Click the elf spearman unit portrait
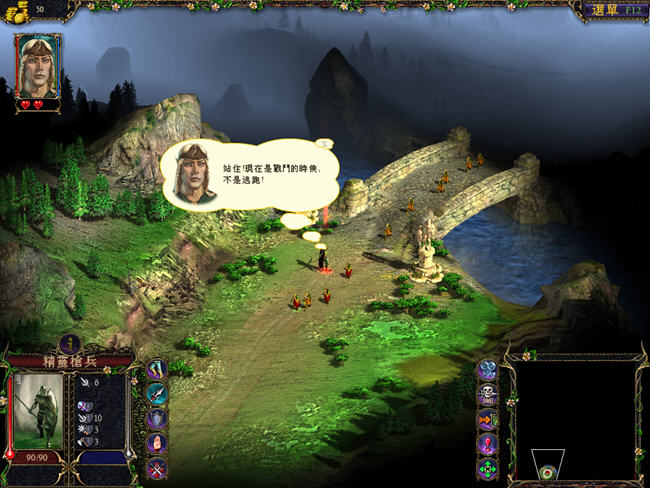The width and height of the screenshot is (650, 488). click(39, 411)
